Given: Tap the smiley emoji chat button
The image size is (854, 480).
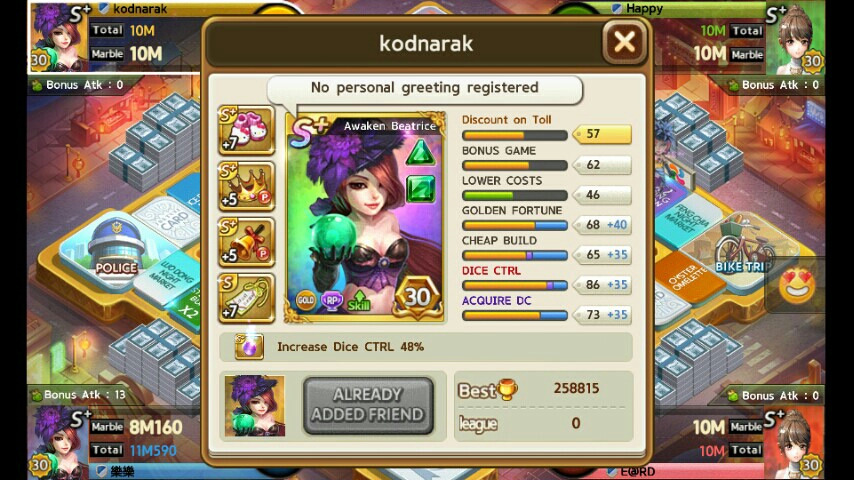Looking at the screenshot, I should (797, 287).
